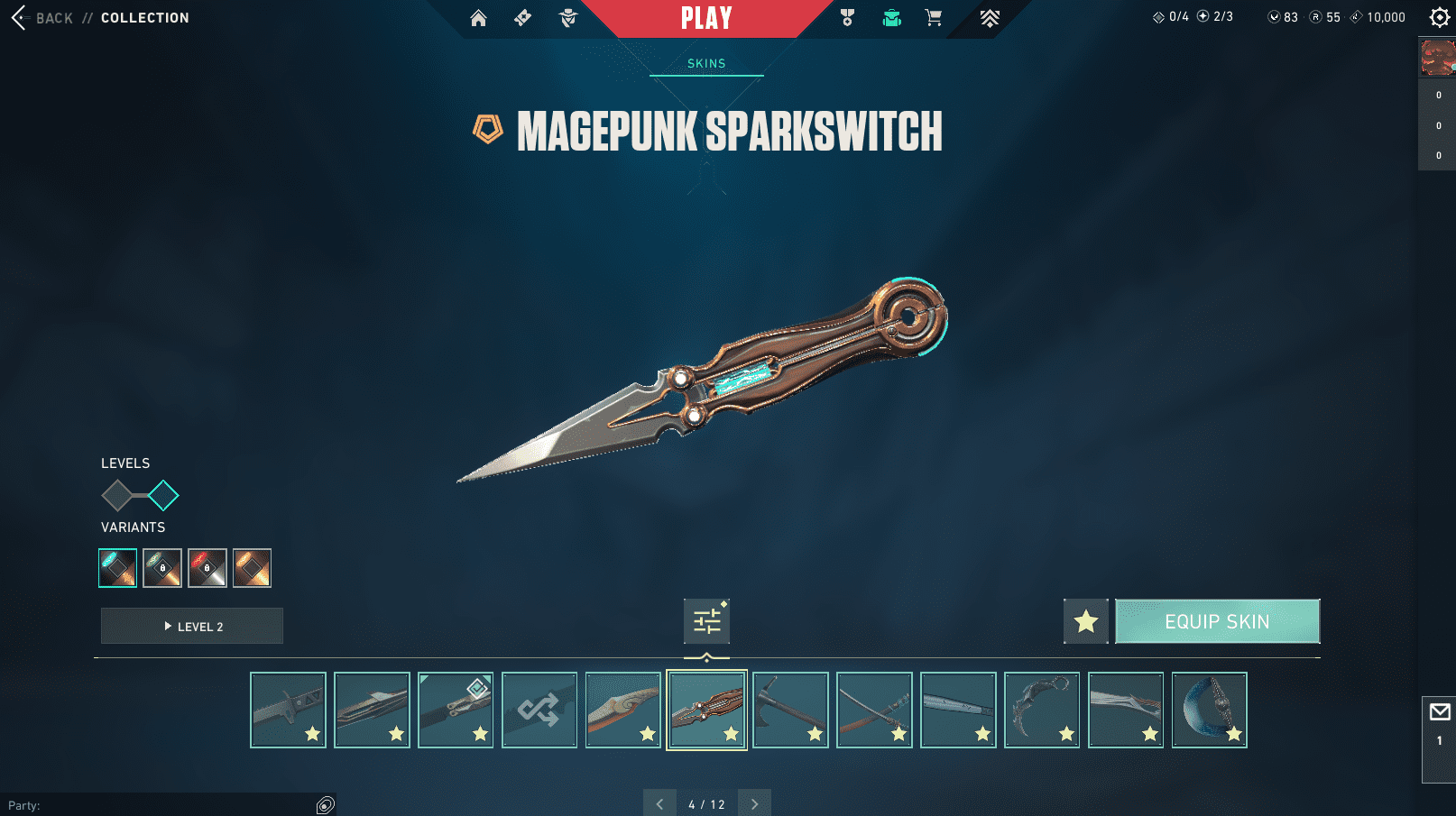Select the orange copper variant swatch
Screen dimensions: 1456x816
pyautogui.click(x=252, y=568)
